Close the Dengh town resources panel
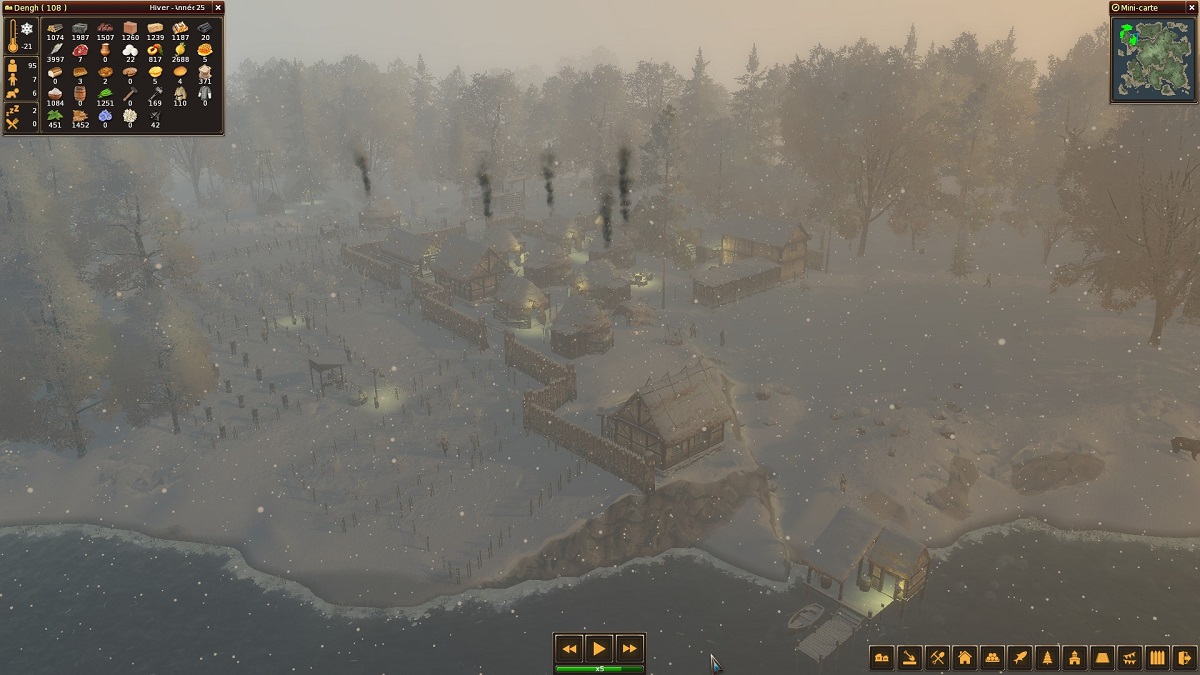Image resolution: width=1200 pixels, height=675 pixels. pyautogui.click(x=218, y=8)
